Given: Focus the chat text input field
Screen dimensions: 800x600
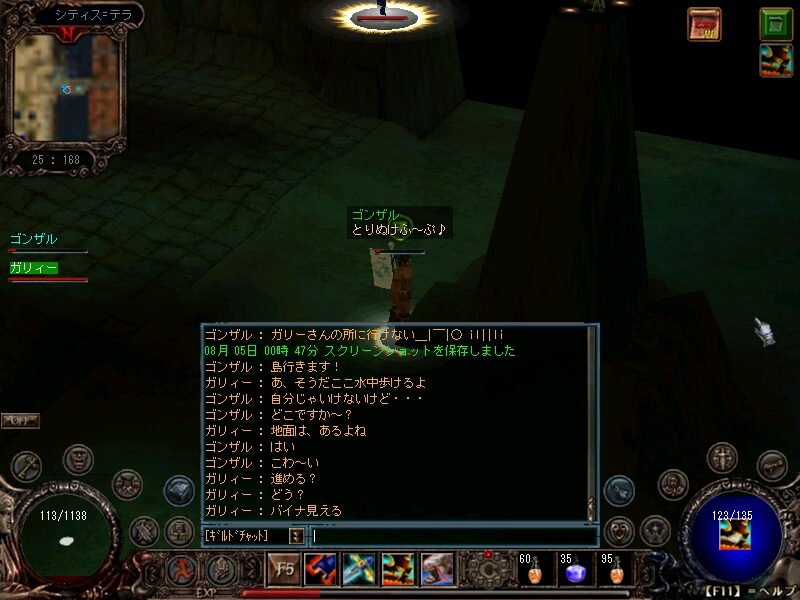Looking at the screenshot, I should click(450, 536).
